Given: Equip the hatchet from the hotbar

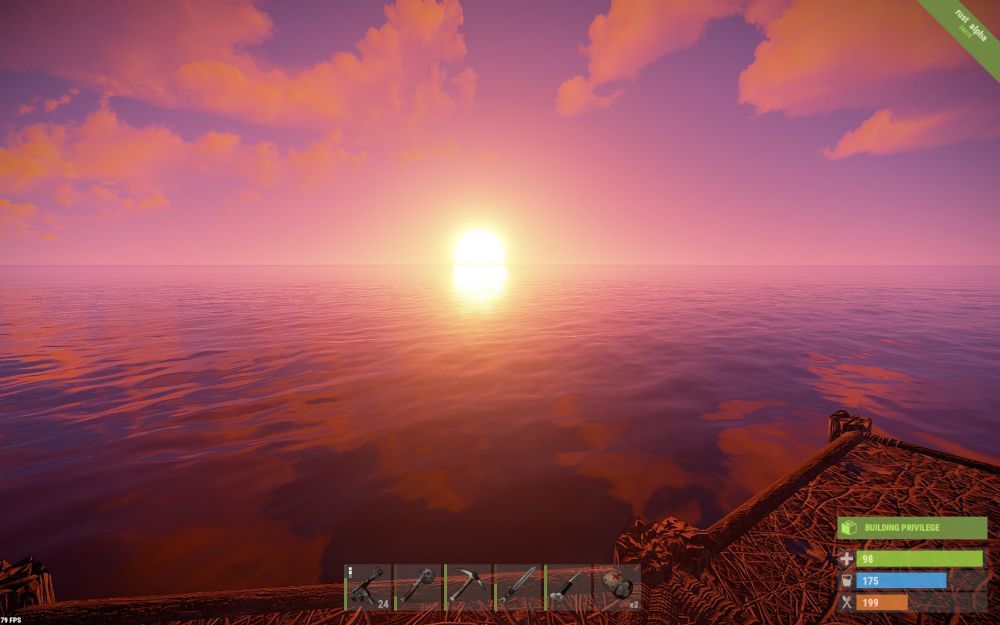Looking at the screenshot, I should (x=418, y=587).
